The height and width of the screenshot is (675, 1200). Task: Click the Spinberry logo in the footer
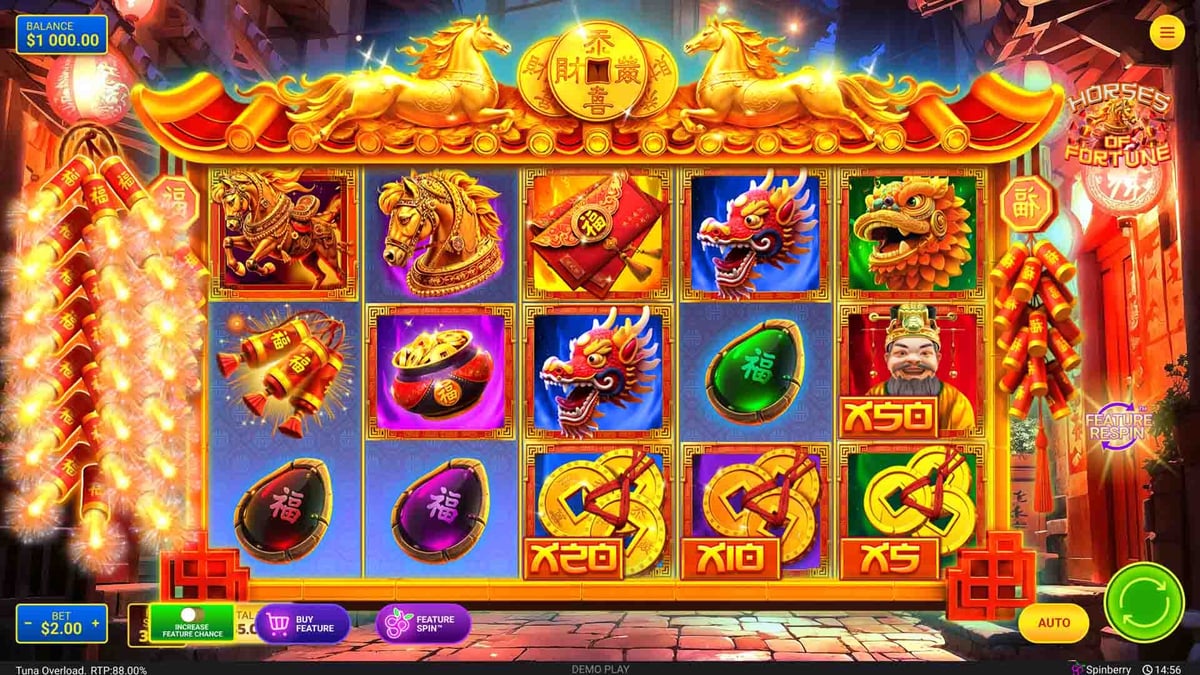pos(1104,669)
